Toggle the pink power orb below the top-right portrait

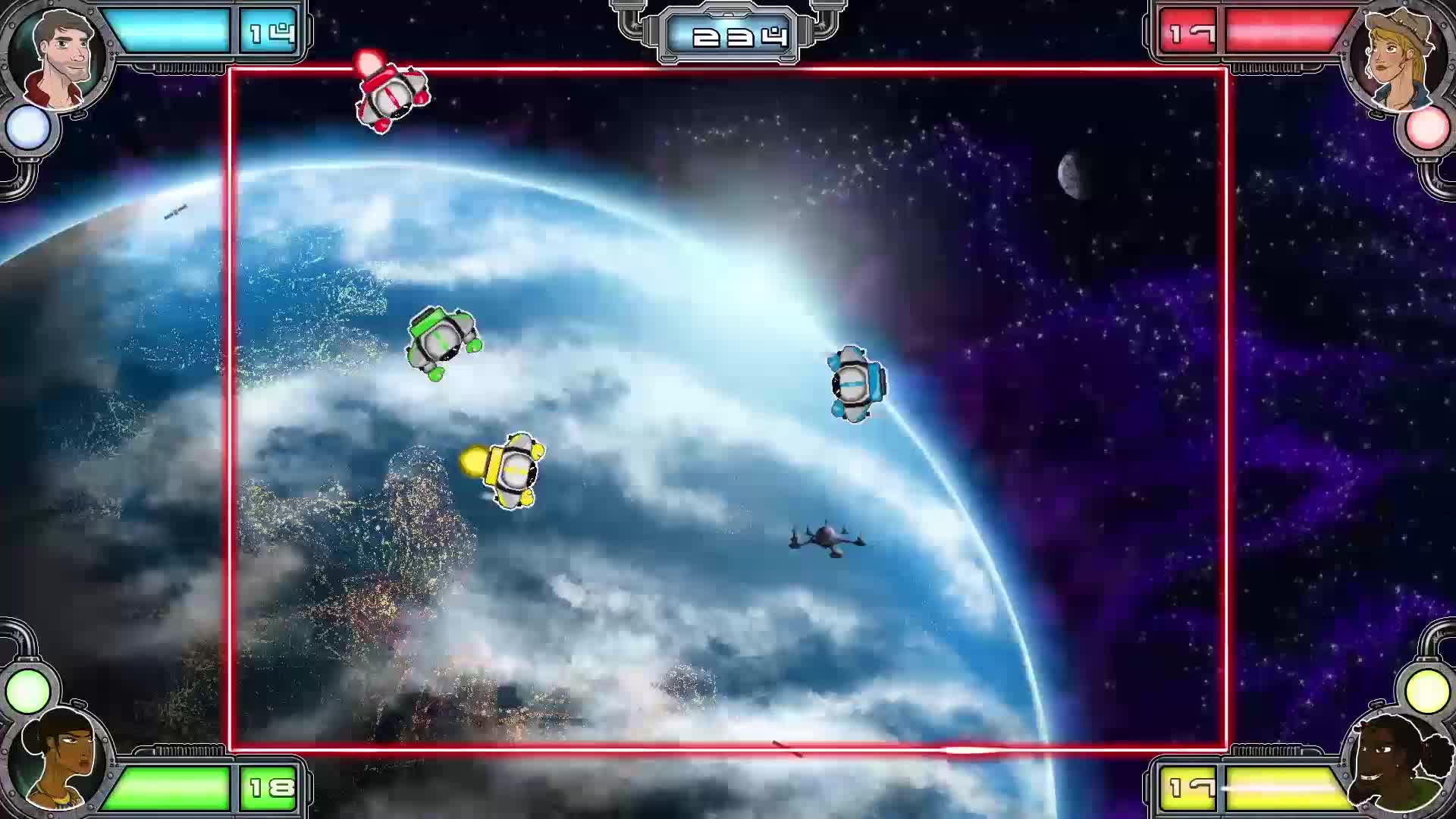click(x=1427, y=130)
